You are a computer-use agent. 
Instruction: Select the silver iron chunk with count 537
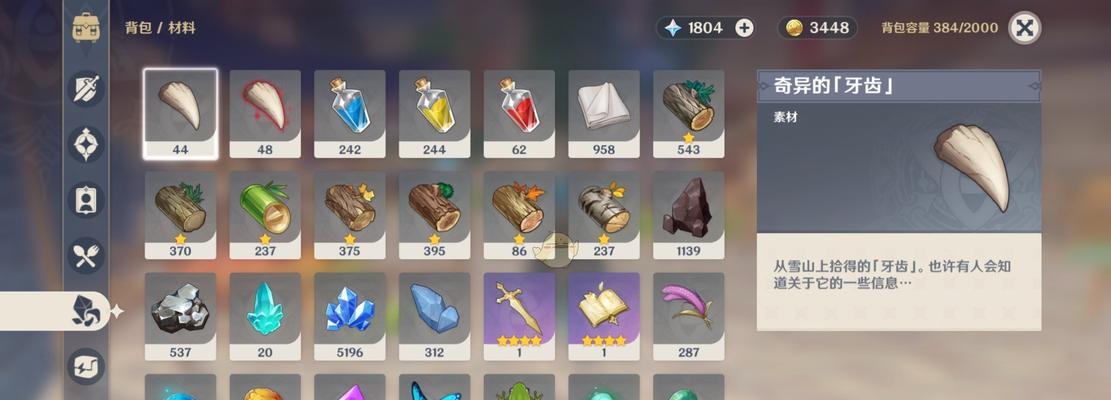(x=180, y=309)
